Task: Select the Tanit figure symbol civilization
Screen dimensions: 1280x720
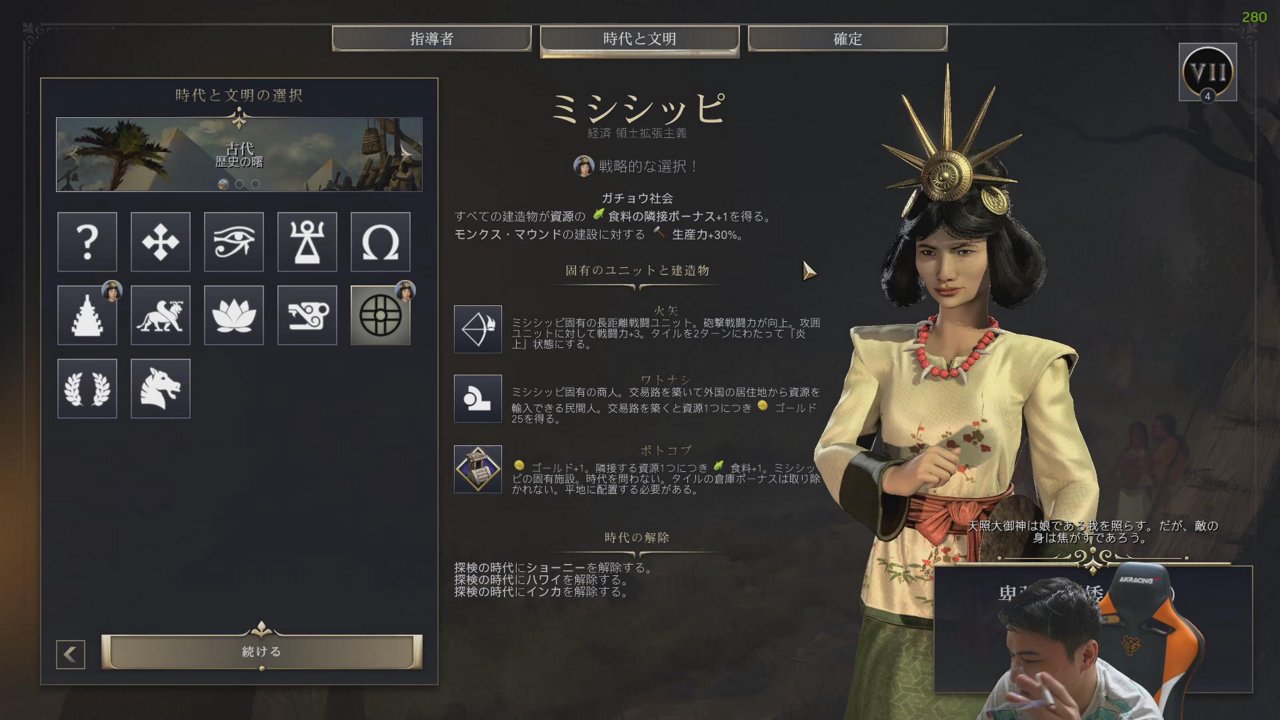Action: tap(307, 242)
